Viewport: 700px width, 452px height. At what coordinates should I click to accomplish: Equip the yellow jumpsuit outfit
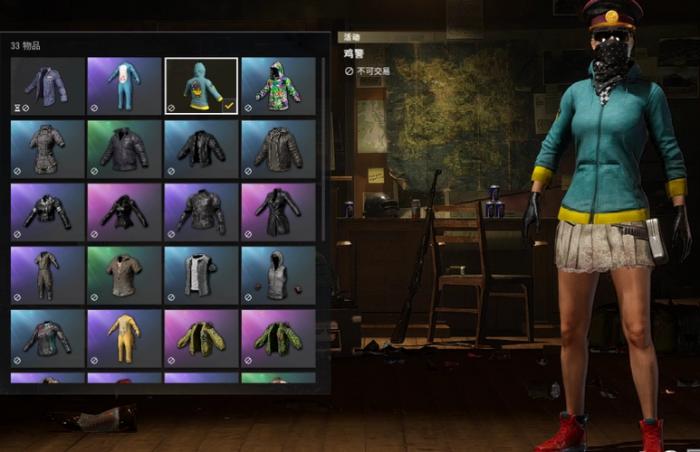(124, 338)
